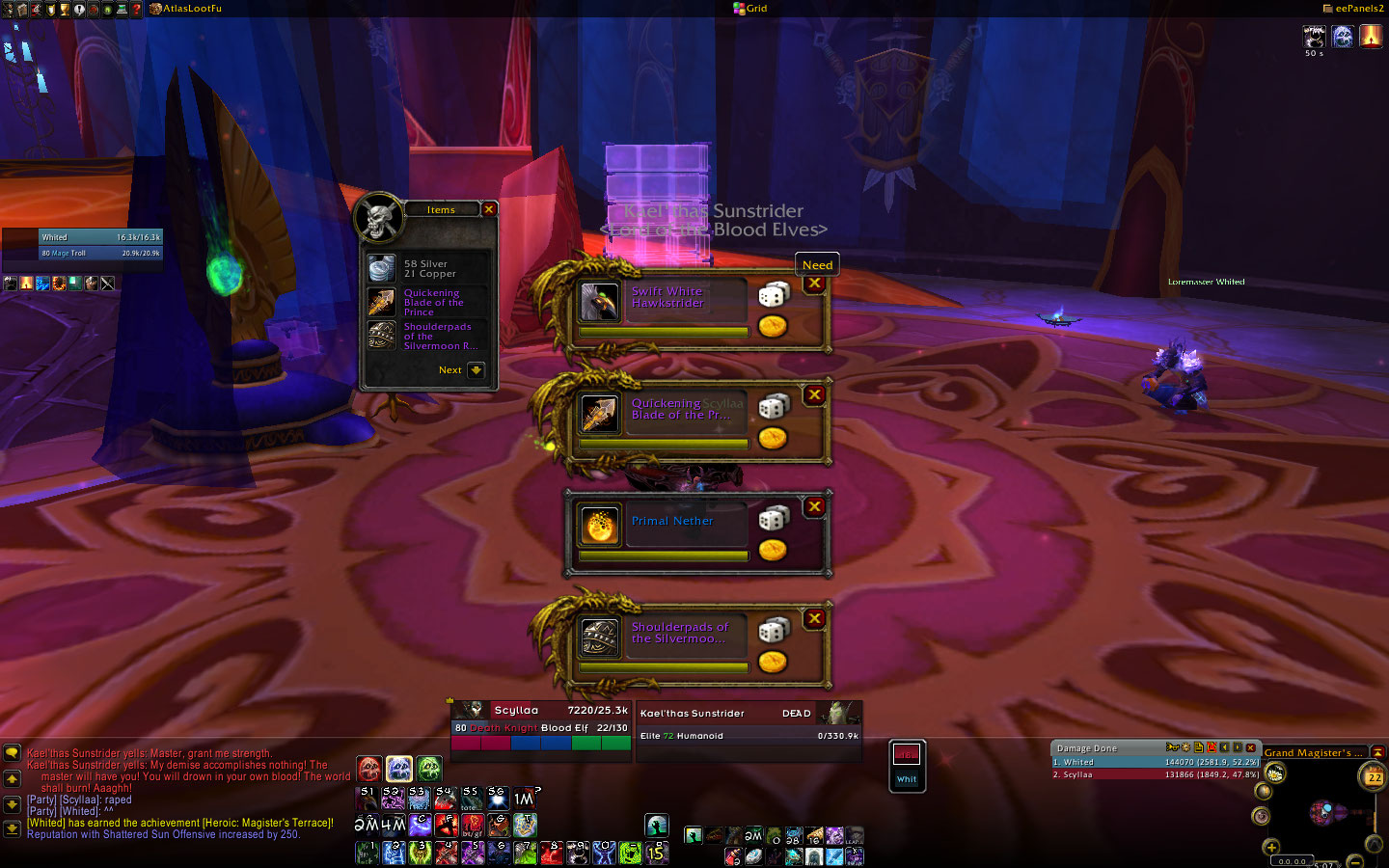
Task: Roll Greed coin on Swift White Hawkstrider
Action: [772, 327]
